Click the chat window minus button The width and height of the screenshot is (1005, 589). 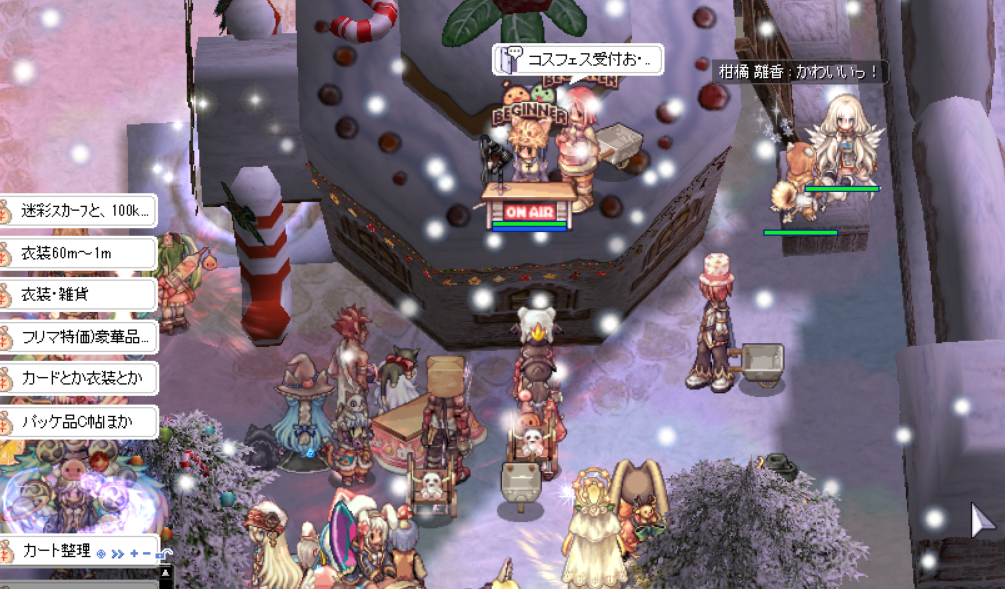pyautogui.click(x=147, y=553)
